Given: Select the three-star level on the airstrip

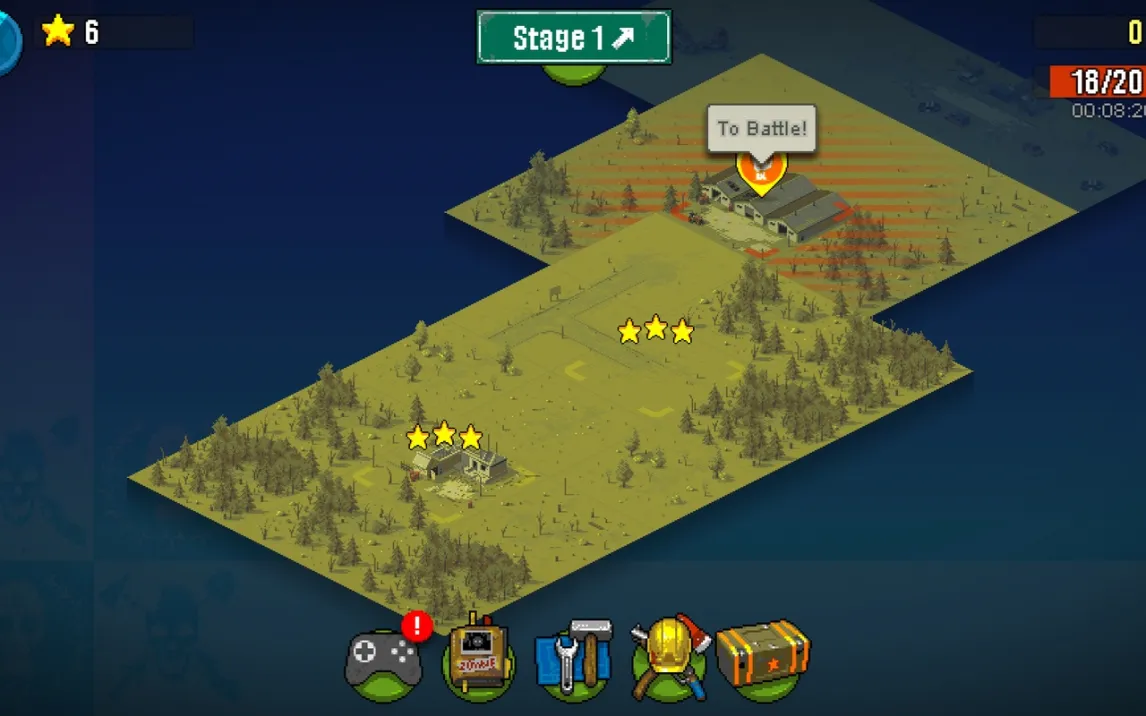Looking at the screenshot, I should pos(655,330).
